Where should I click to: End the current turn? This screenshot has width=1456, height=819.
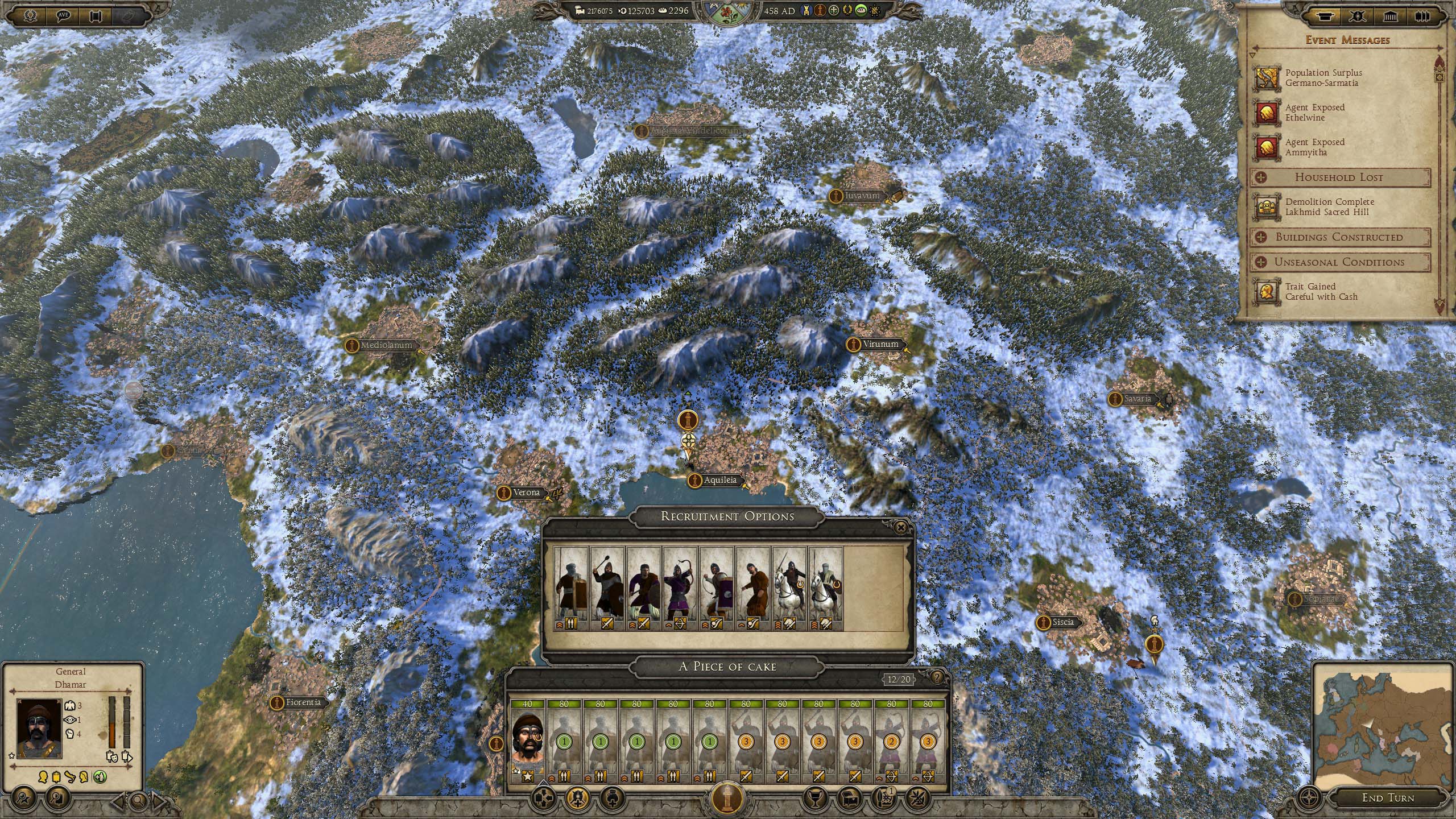coord(1387,797)
